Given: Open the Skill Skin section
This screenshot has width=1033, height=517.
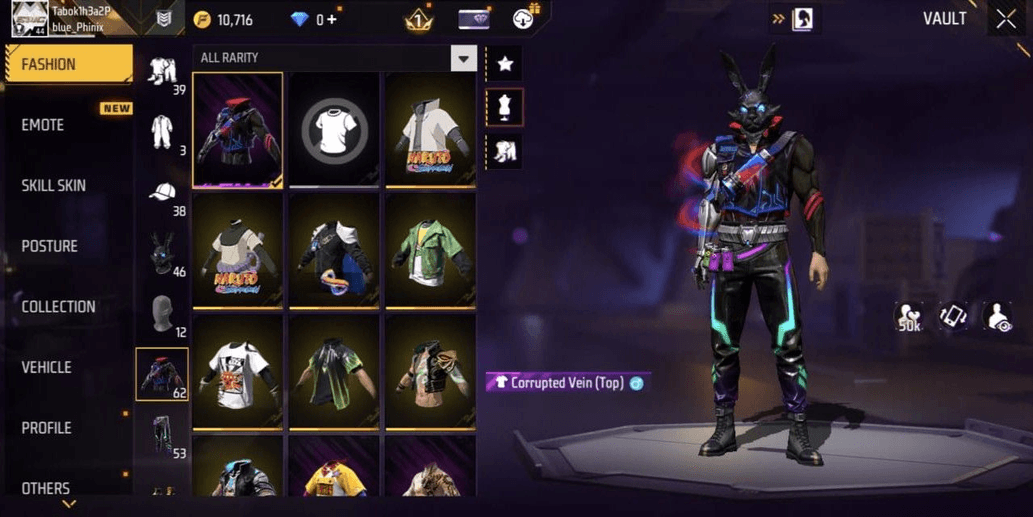Looking at the screenshot, I should (53, 186).
